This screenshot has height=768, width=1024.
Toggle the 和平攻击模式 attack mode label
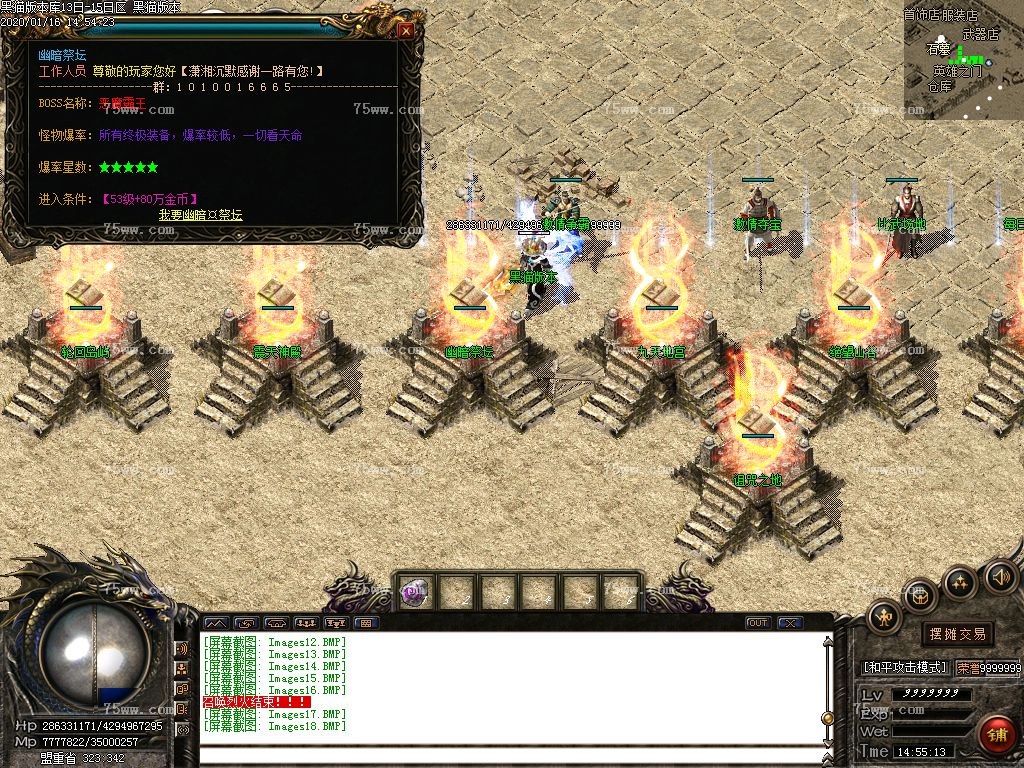coord(904,667)
